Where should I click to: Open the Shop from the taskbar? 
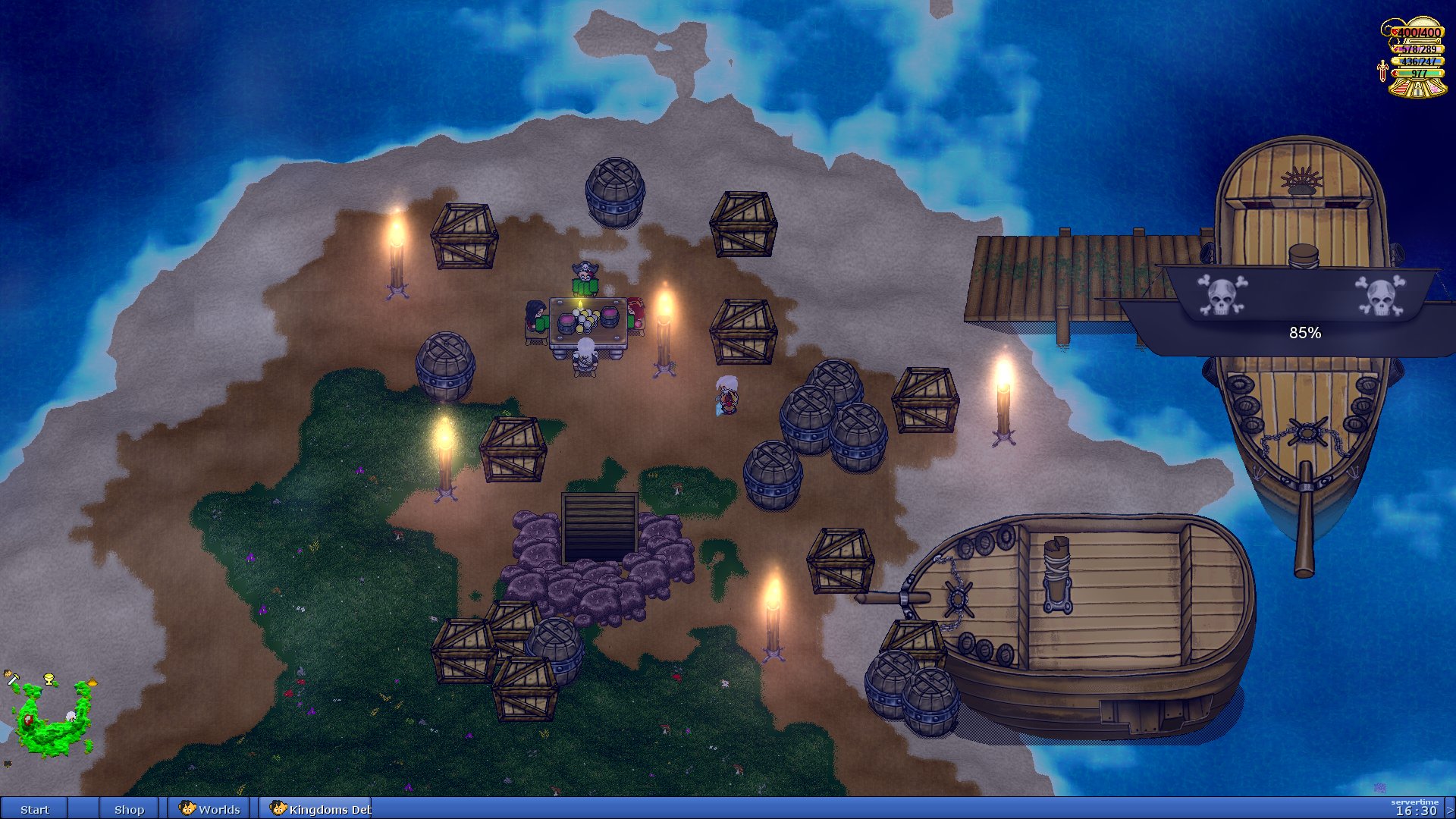point(129,809)
